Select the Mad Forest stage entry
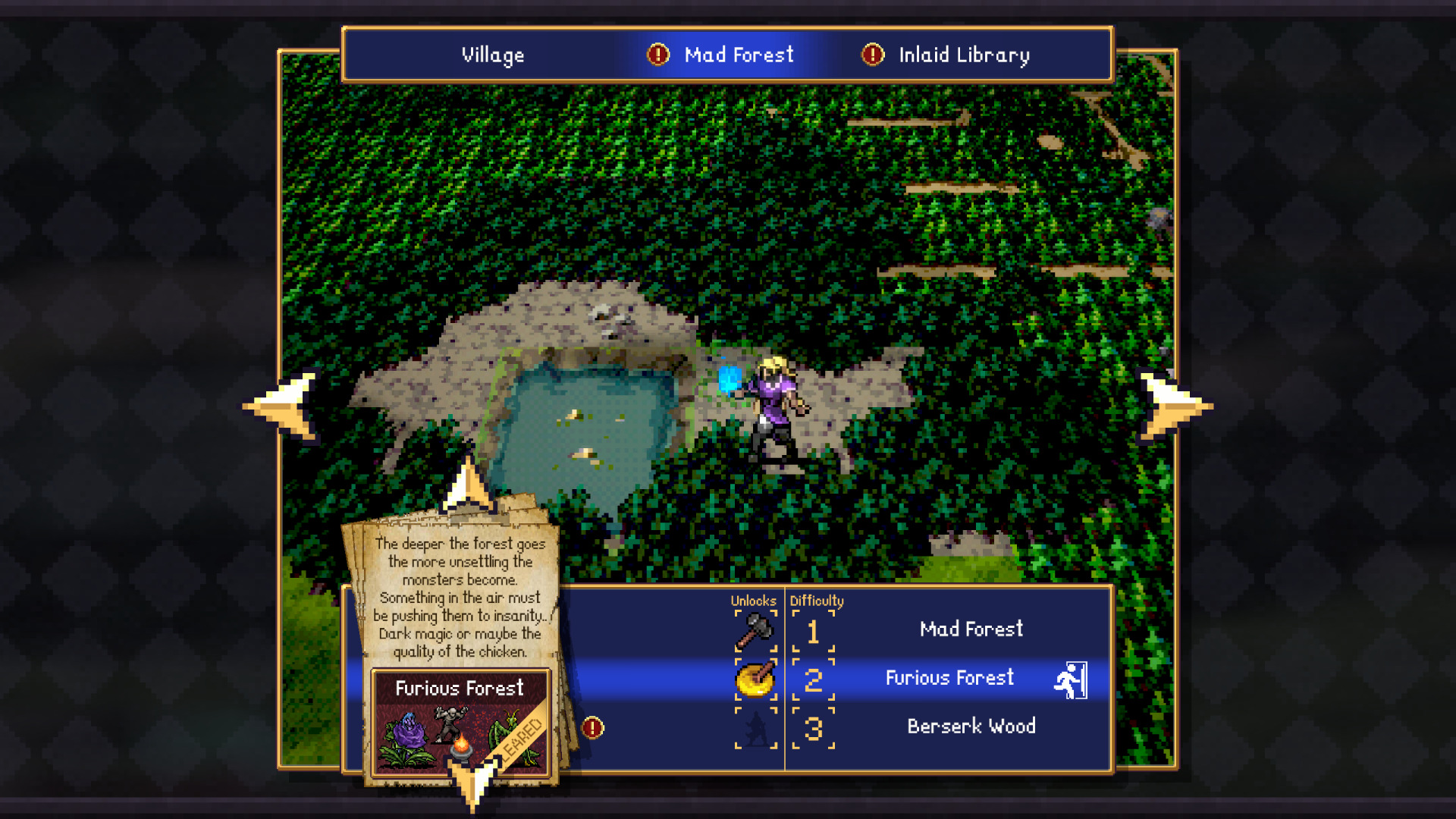 tap(971, 629)
